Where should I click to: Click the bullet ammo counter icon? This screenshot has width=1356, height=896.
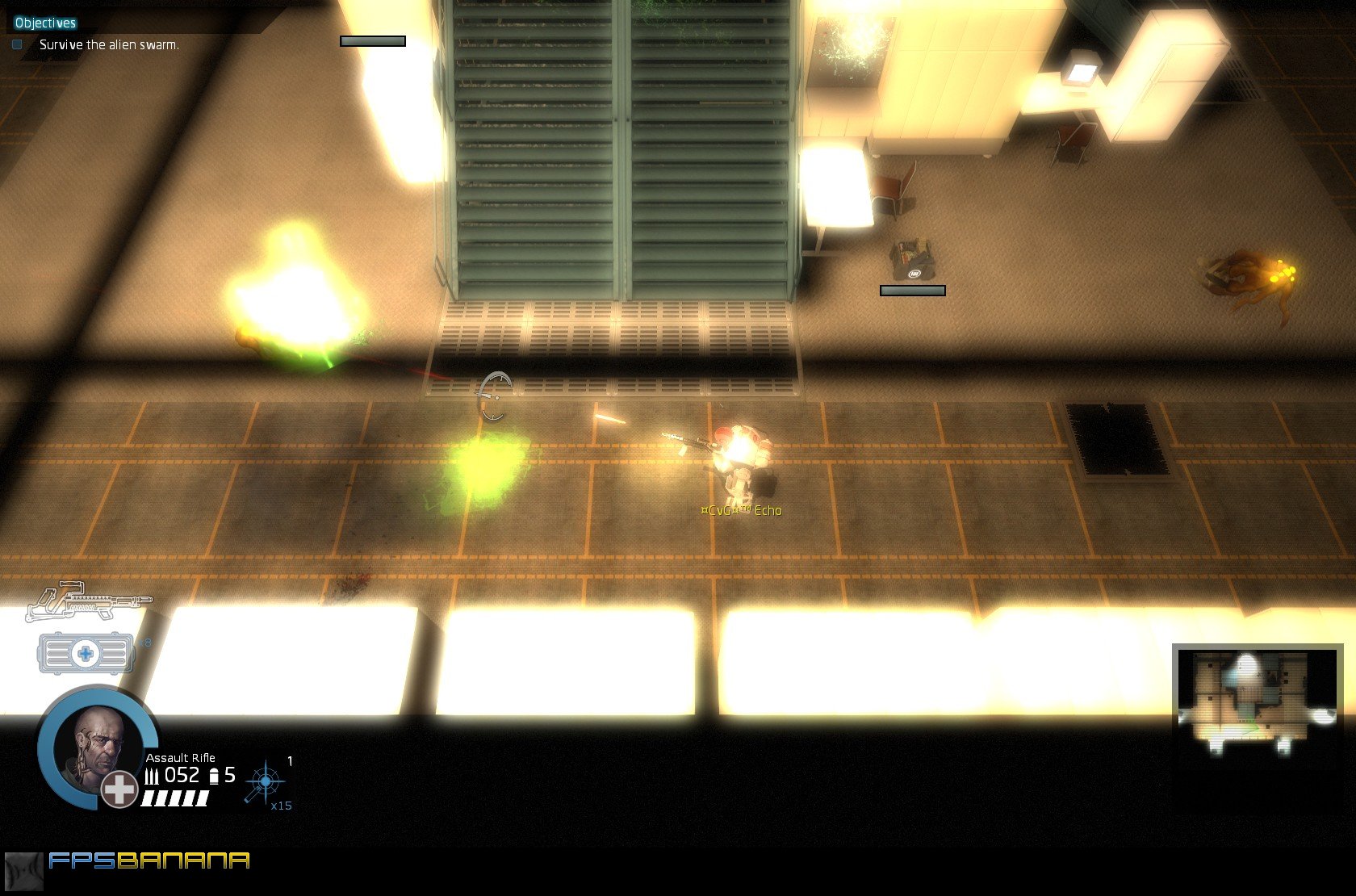[152, 775]
